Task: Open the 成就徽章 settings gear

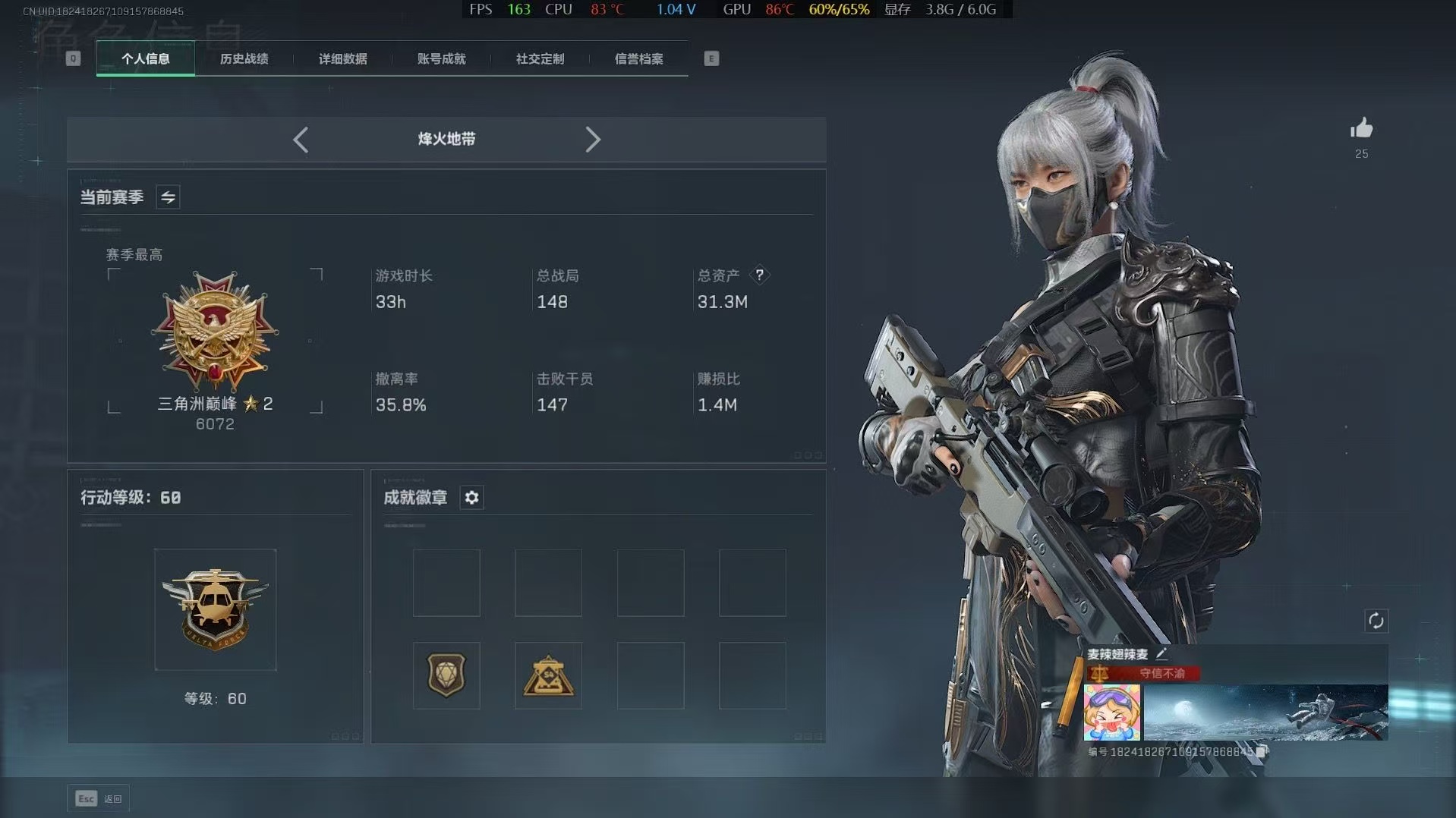Action: click(x=471, y=498)
